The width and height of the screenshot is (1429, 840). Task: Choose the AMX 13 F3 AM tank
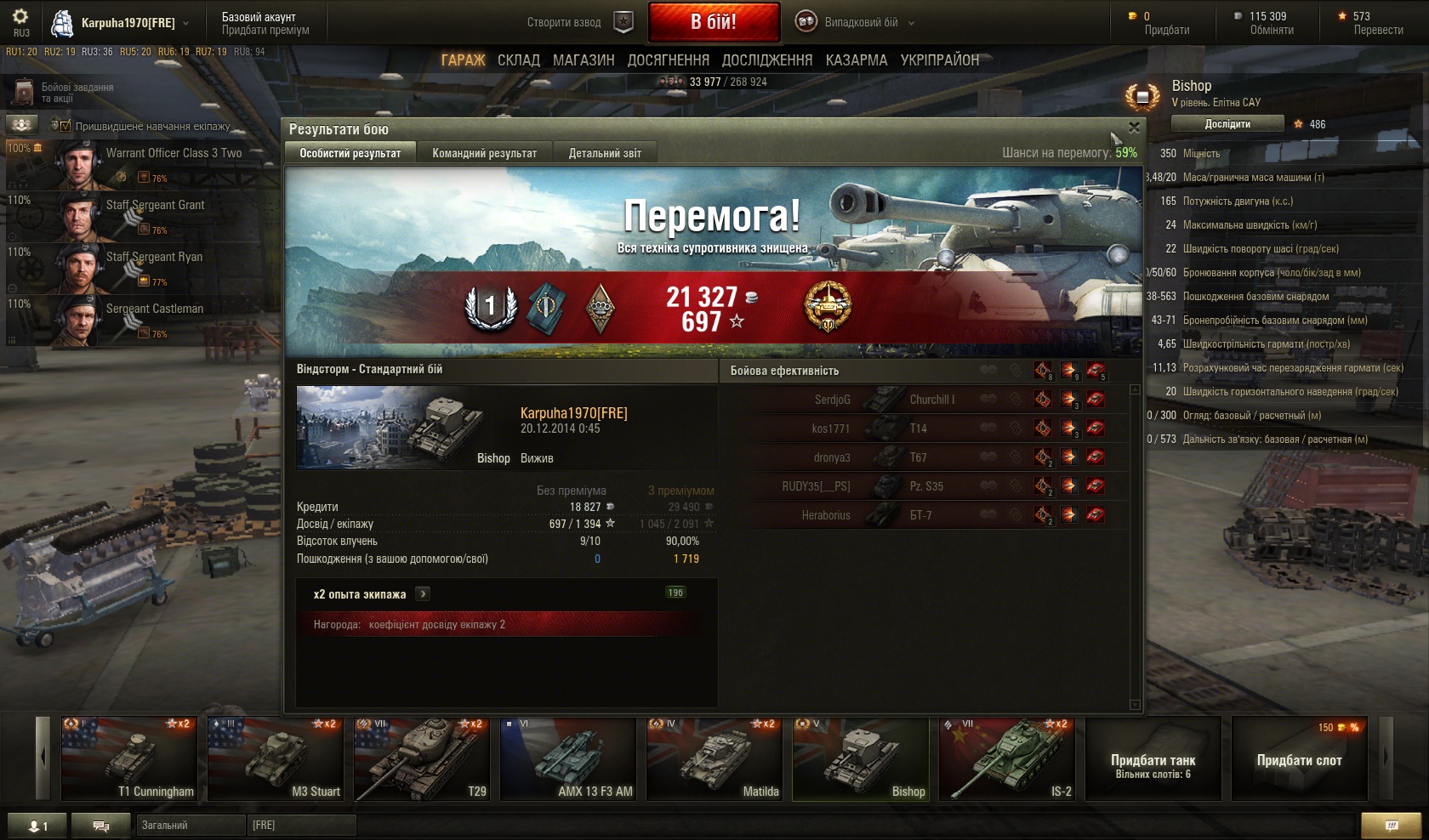567,759
